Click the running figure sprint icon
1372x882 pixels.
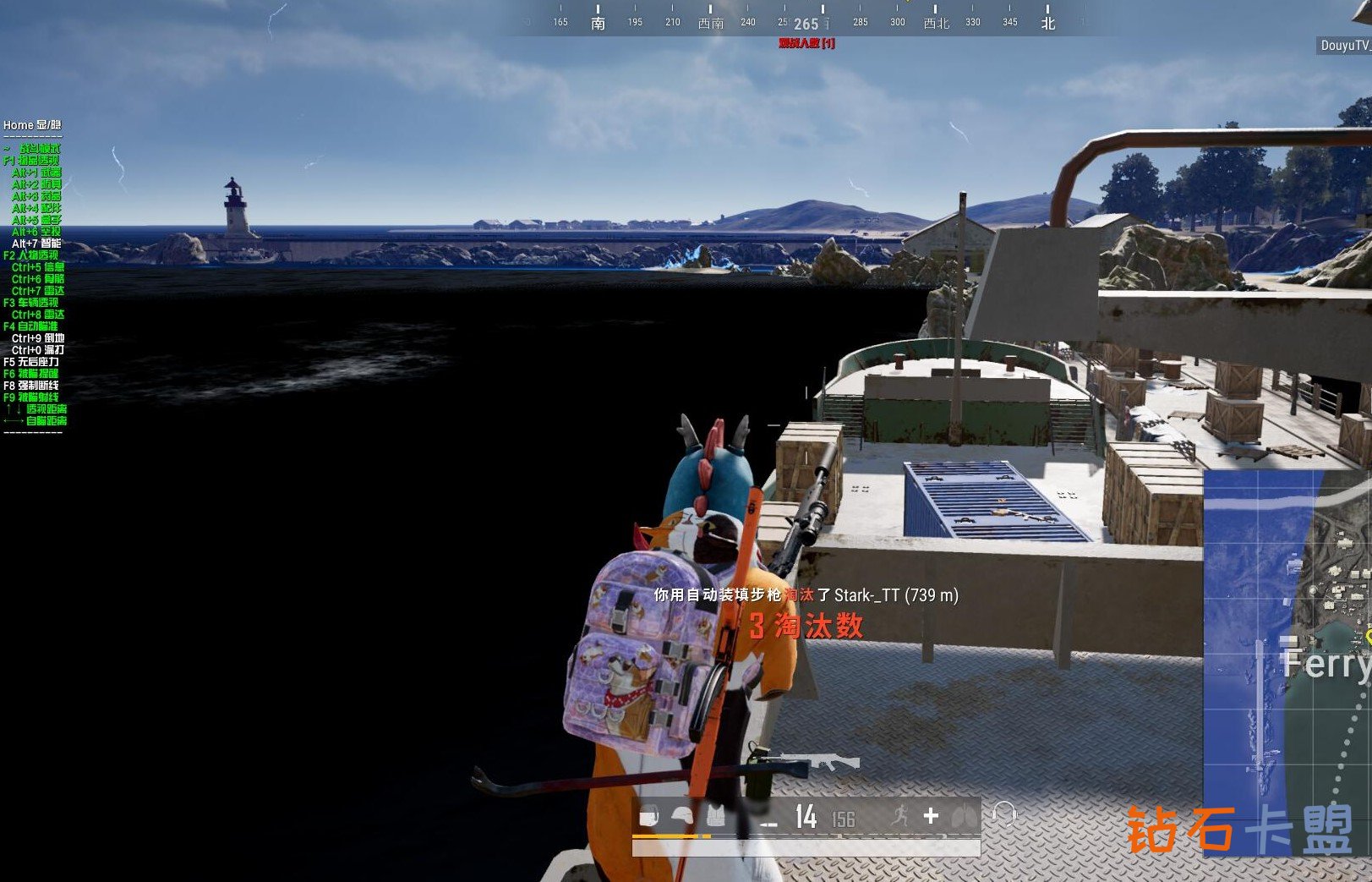[899, 815]
